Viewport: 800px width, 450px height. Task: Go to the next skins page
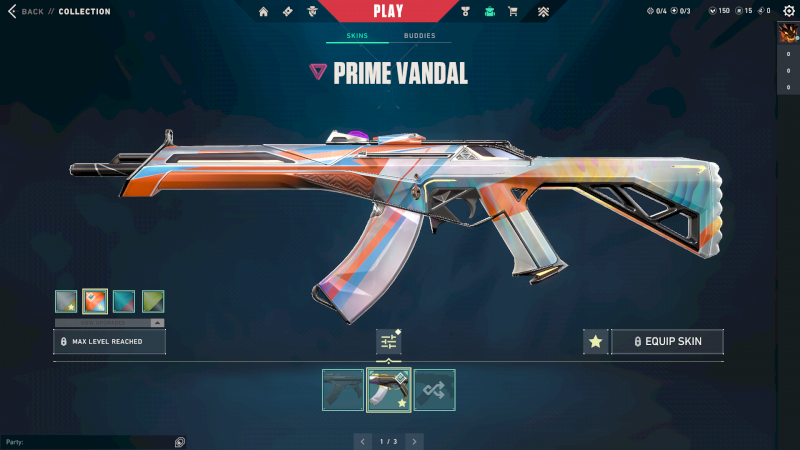pyautogui.click(x=414, y=441)
